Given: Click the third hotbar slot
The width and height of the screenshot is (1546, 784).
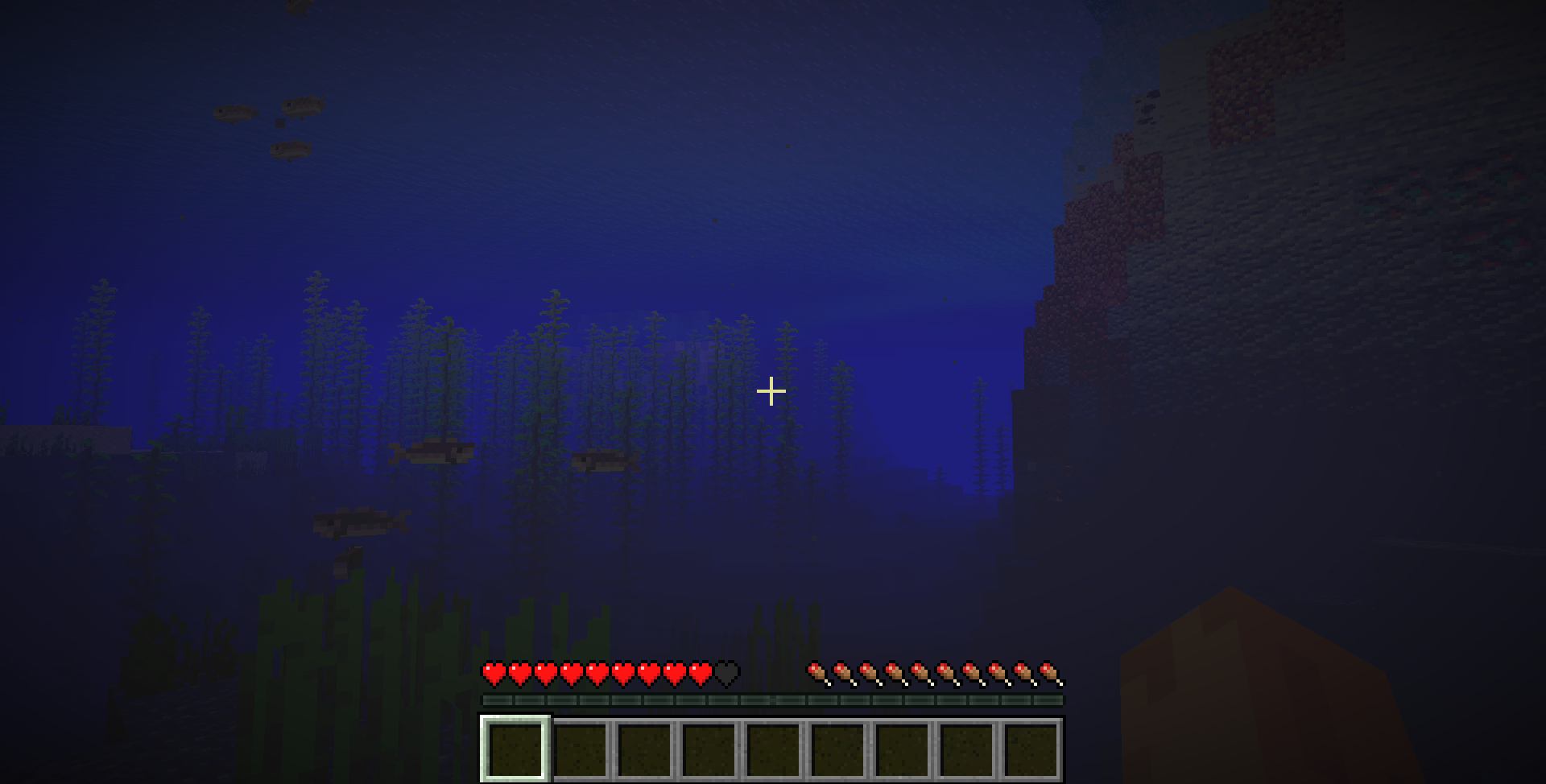Looking at the screenshot, I should tap(644, 749).
